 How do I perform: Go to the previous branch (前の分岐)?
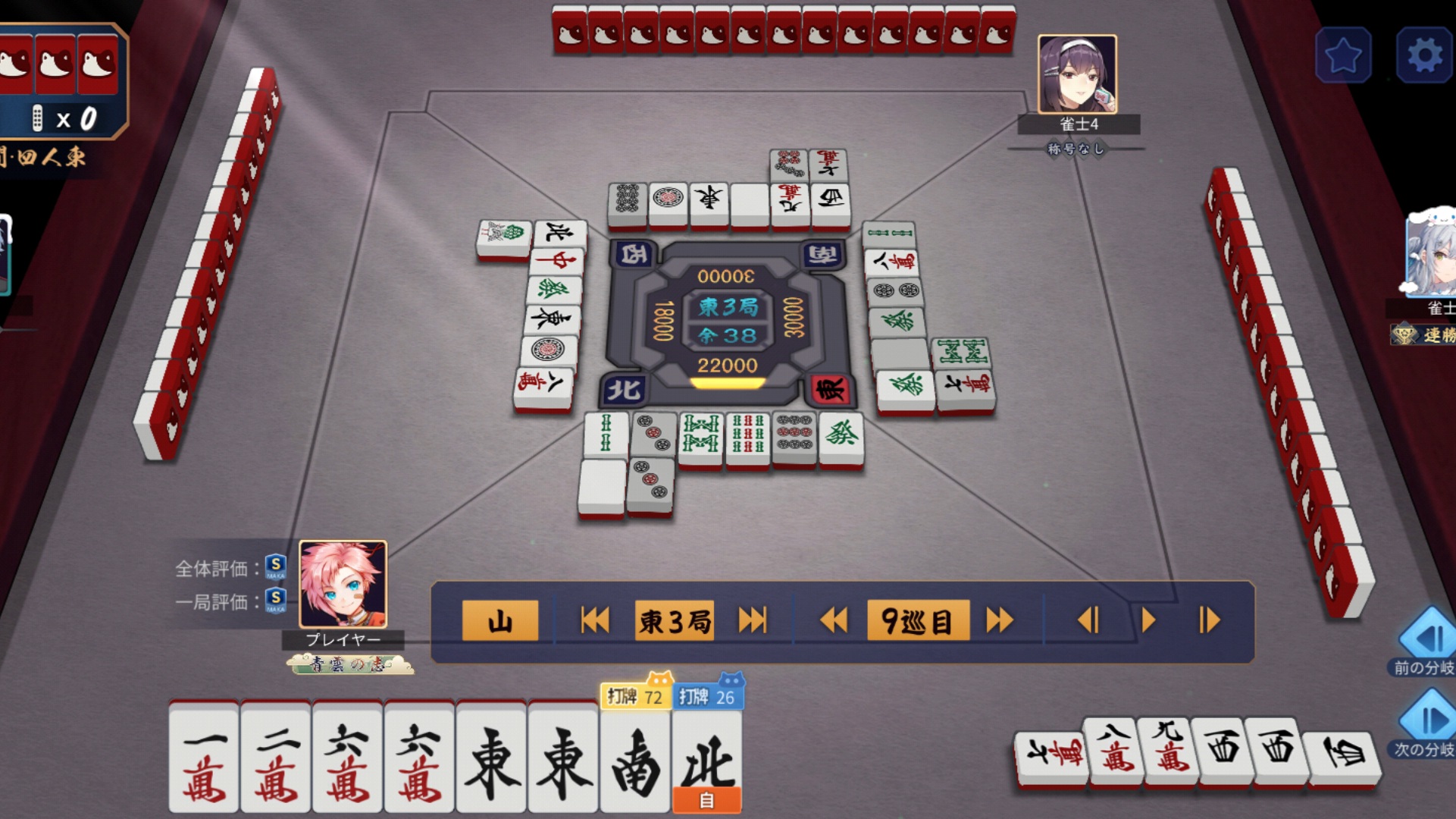[x=1428, y=639]
